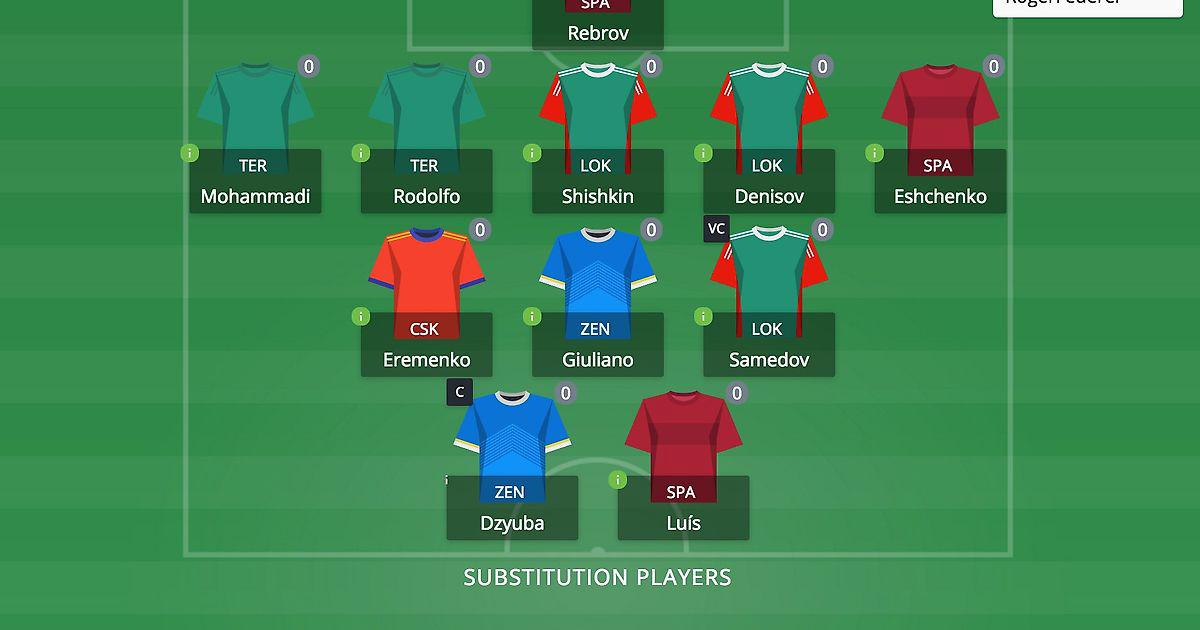Open Shishkin's green info icon
1200x630 pixels.
click(531, 153)
